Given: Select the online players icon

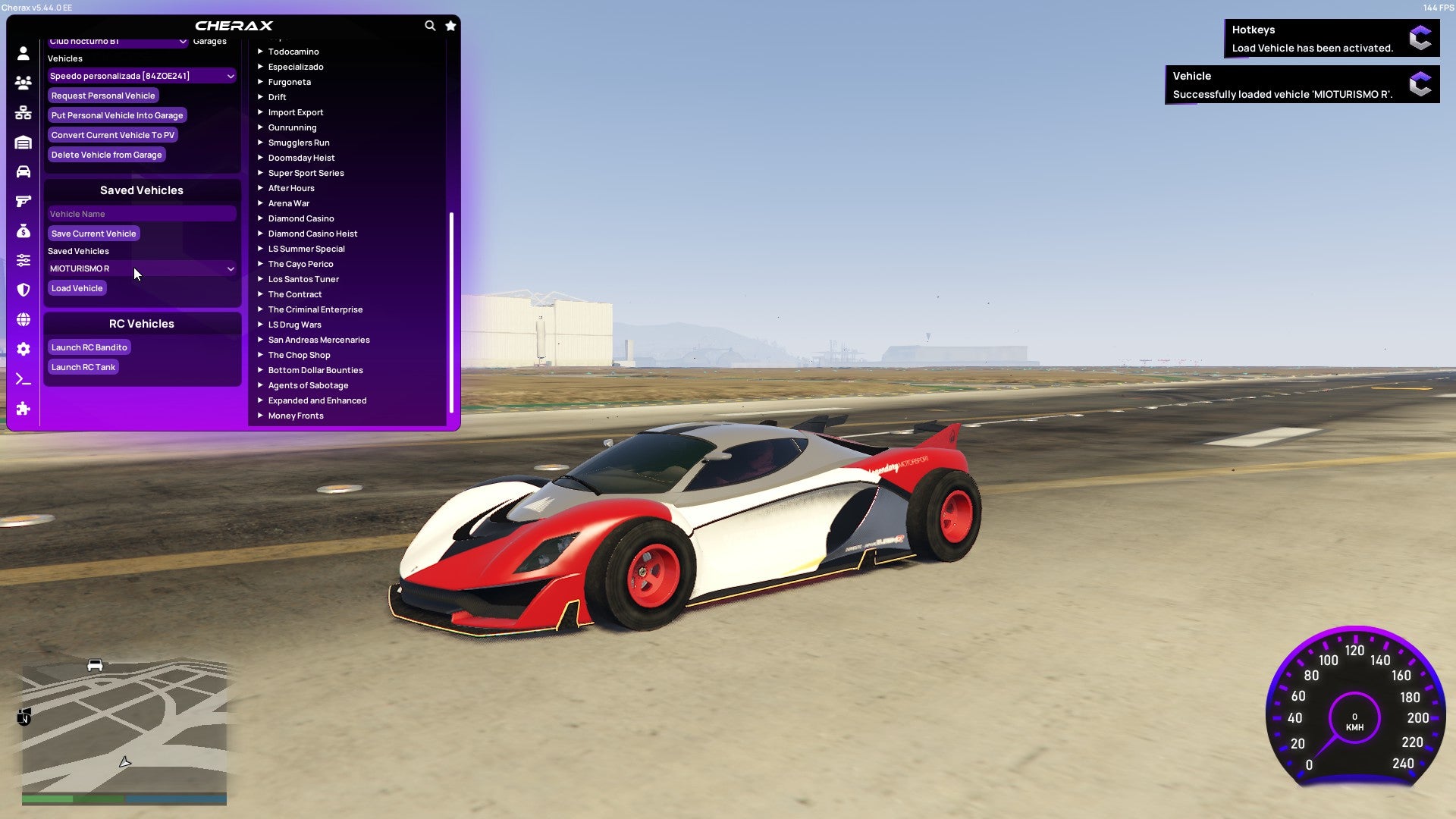Looking at the screenshot, I should [23, 83].
